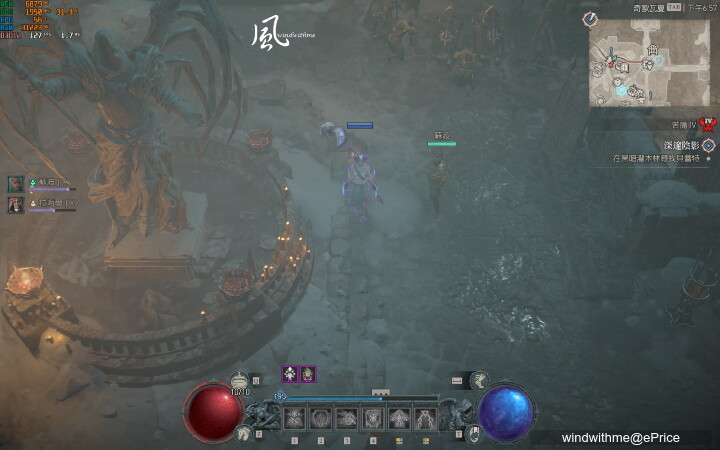Viewport: 720px width, 450px height.
Task: Select the top party member portrait
Action: tap(16, 184)
